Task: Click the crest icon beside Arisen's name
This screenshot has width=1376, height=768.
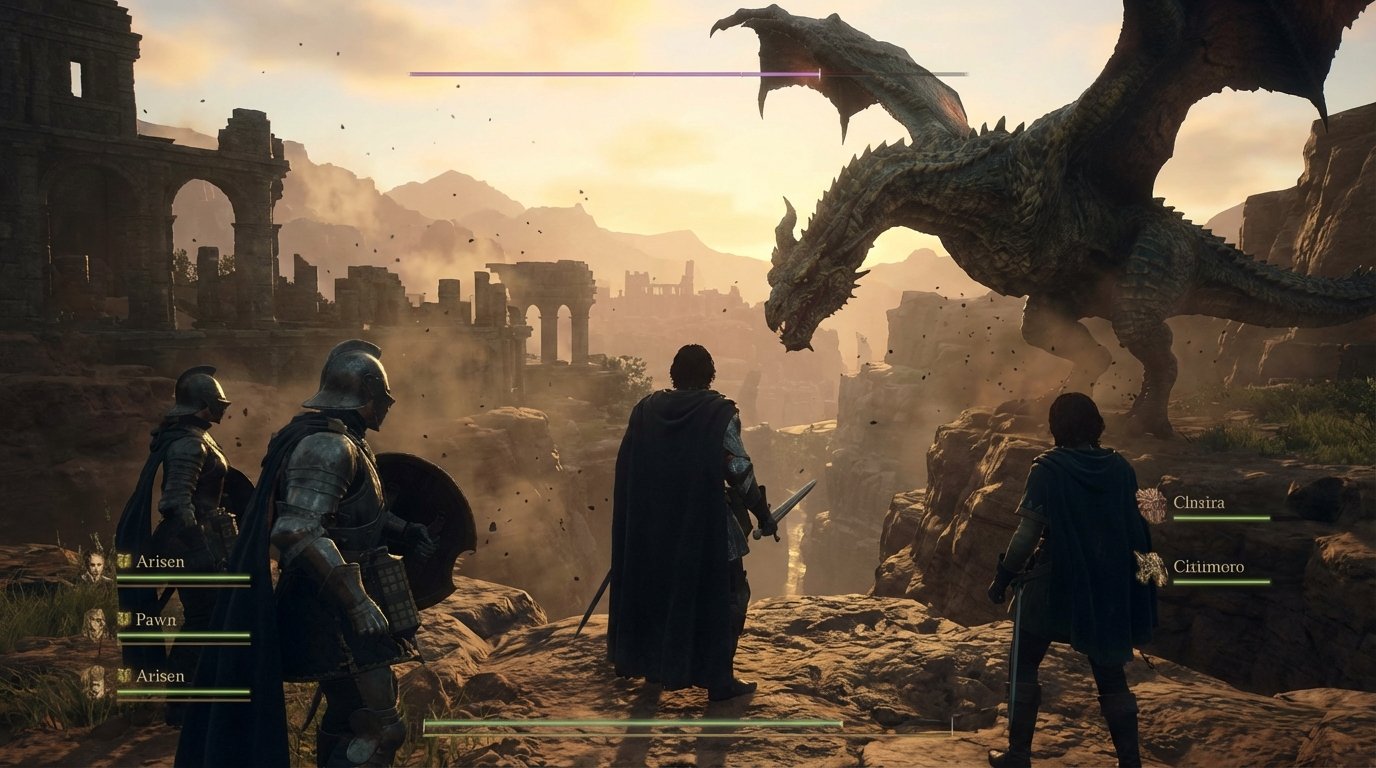Action: click(123, 562)
